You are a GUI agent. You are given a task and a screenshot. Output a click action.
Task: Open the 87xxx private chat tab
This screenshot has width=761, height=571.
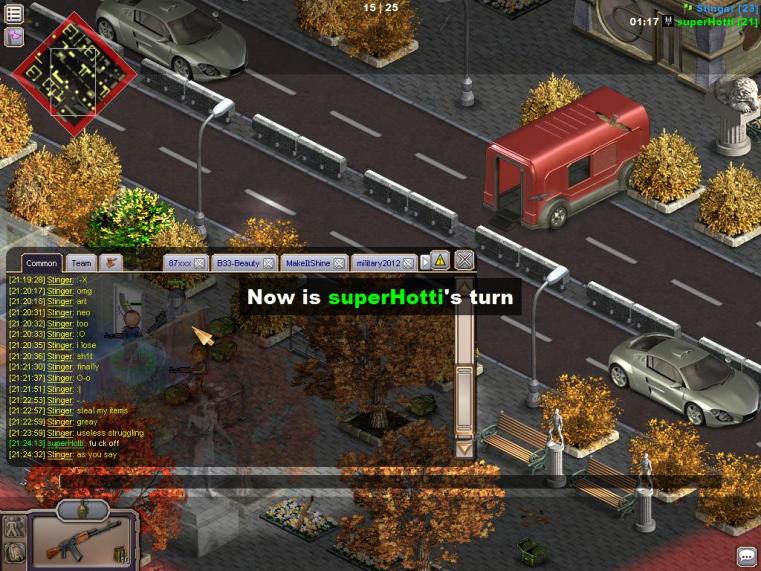[180, 263]
